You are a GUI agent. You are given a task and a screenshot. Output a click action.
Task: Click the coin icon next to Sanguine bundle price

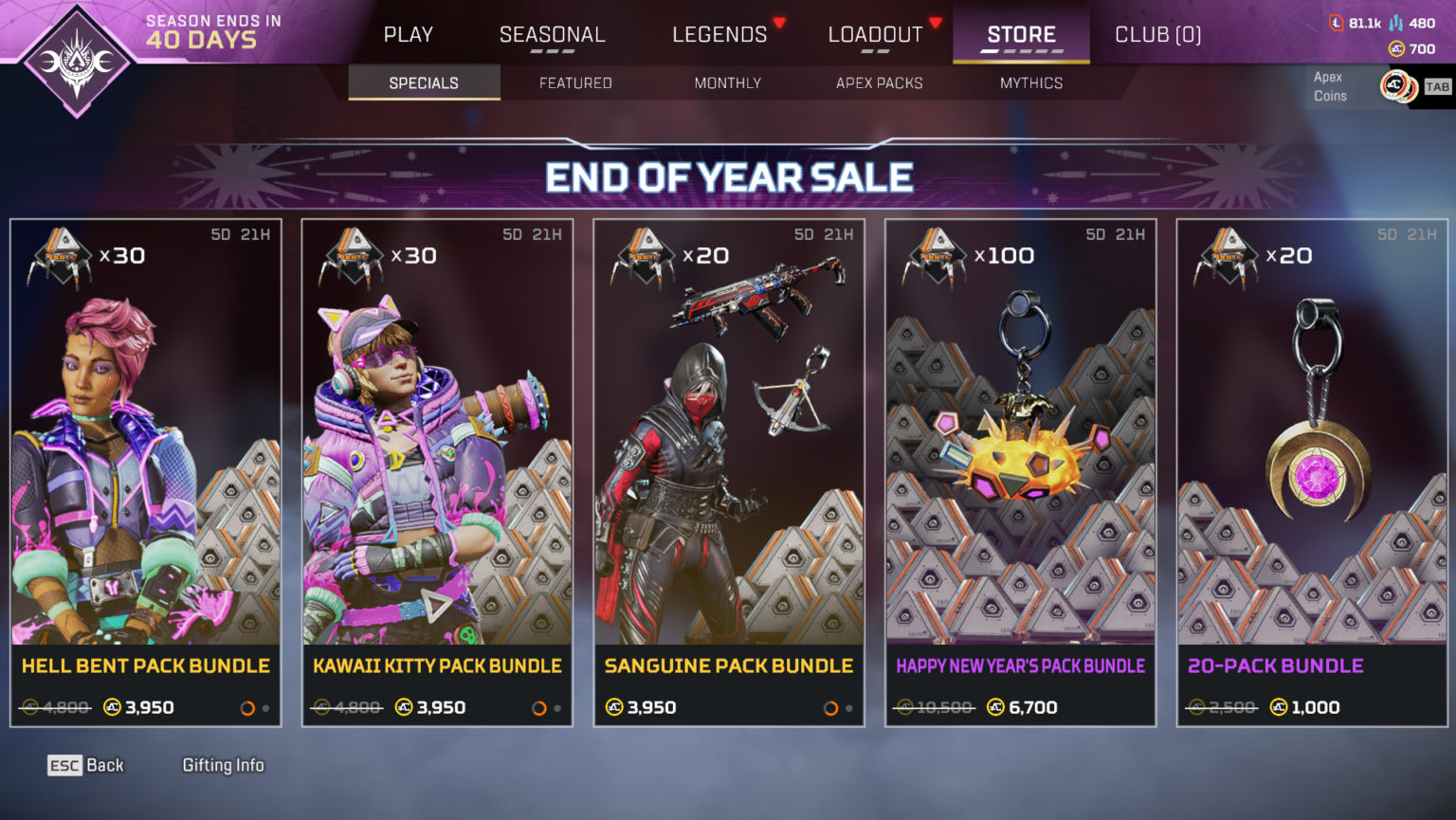(x=614, y=707)
